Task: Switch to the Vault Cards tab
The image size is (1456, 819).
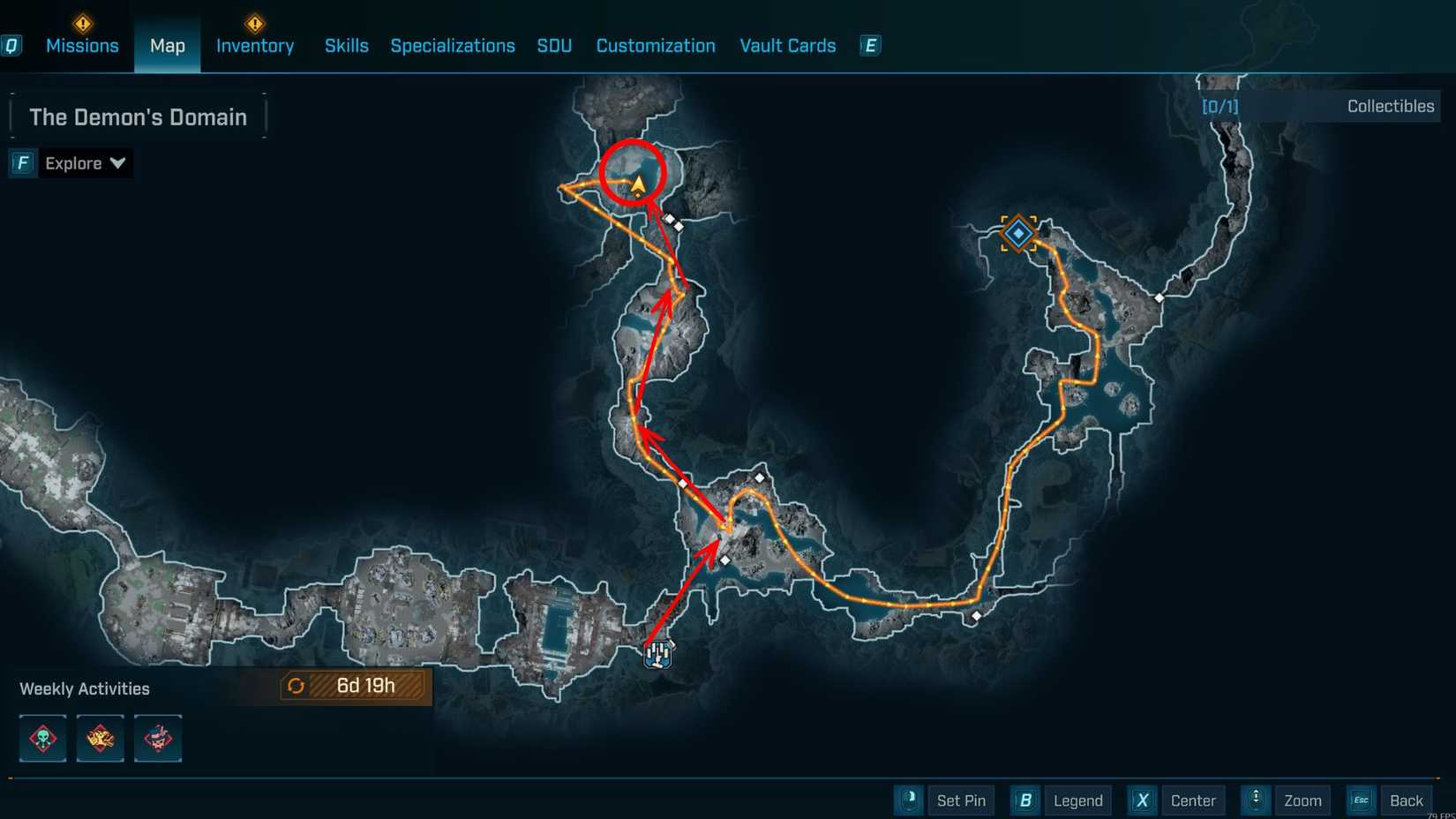Action: (x=787, y=46)
